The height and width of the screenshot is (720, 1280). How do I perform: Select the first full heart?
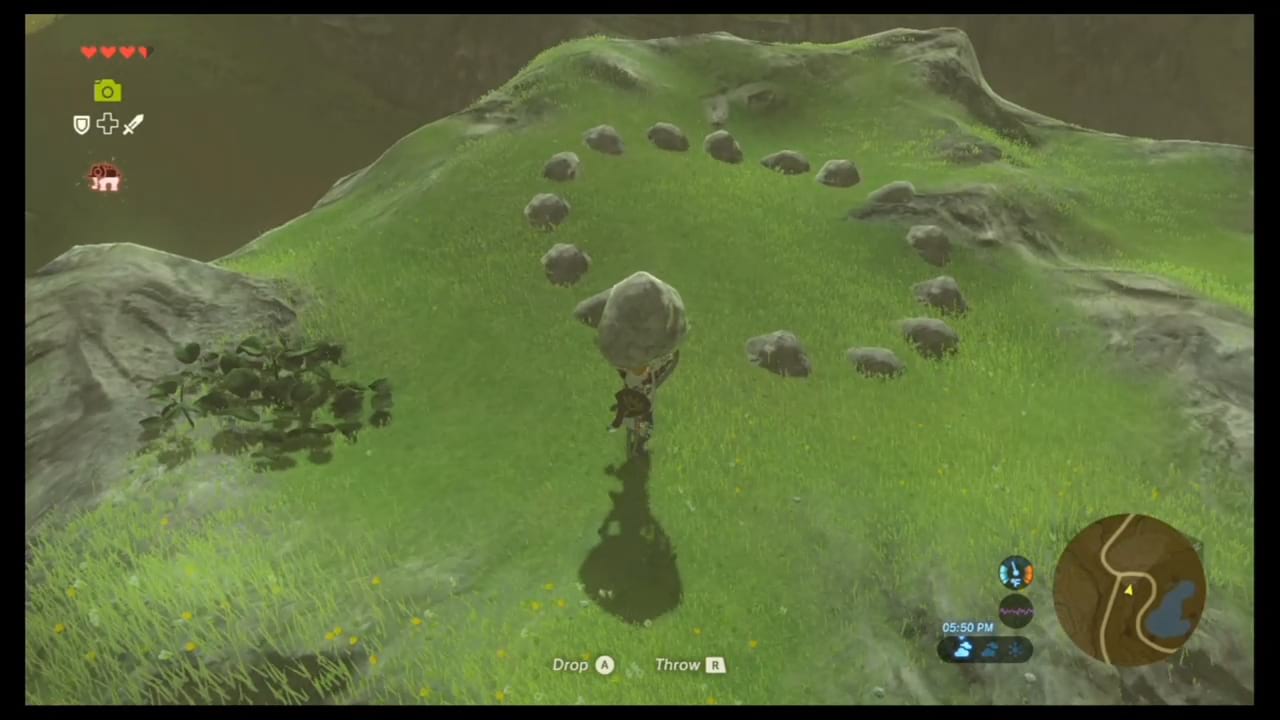click(x=89, y=52)
